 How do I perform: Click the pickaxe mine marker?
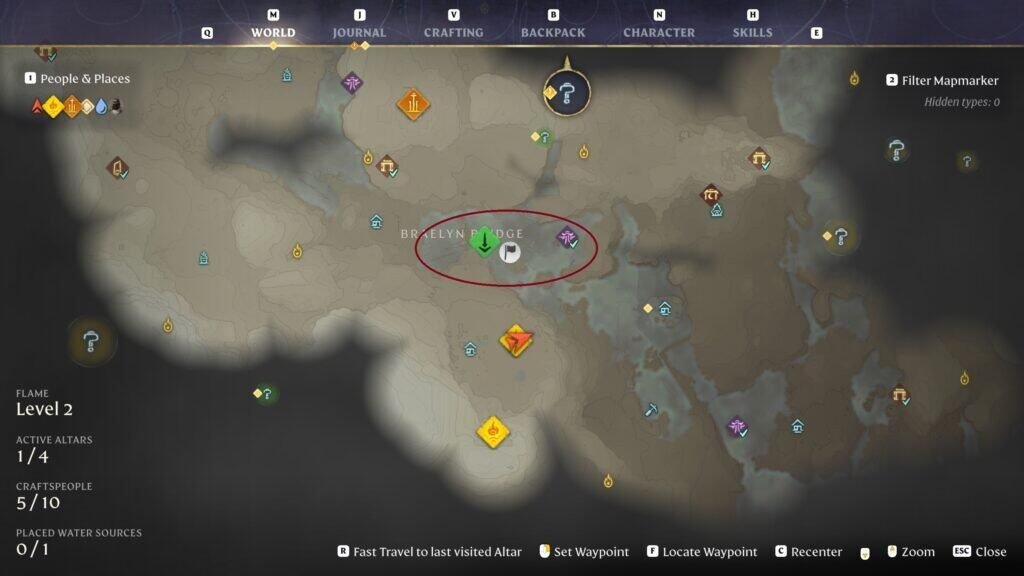pyautogui.click(x=652, y=408)
